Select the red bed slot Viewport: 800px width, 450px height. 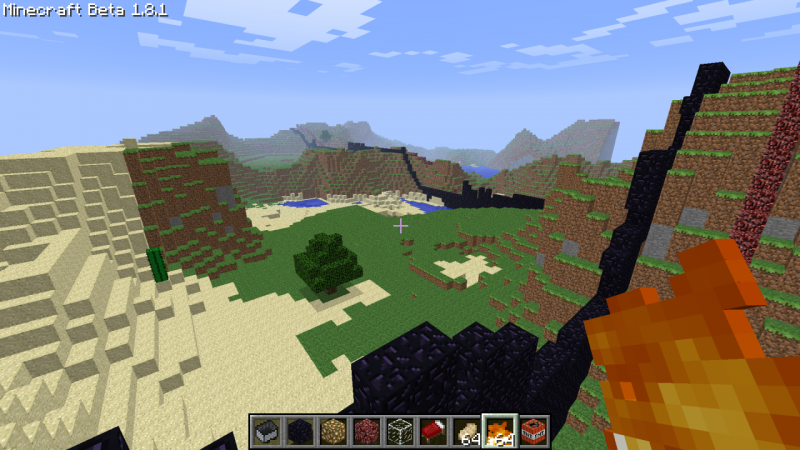coord(433,432)
